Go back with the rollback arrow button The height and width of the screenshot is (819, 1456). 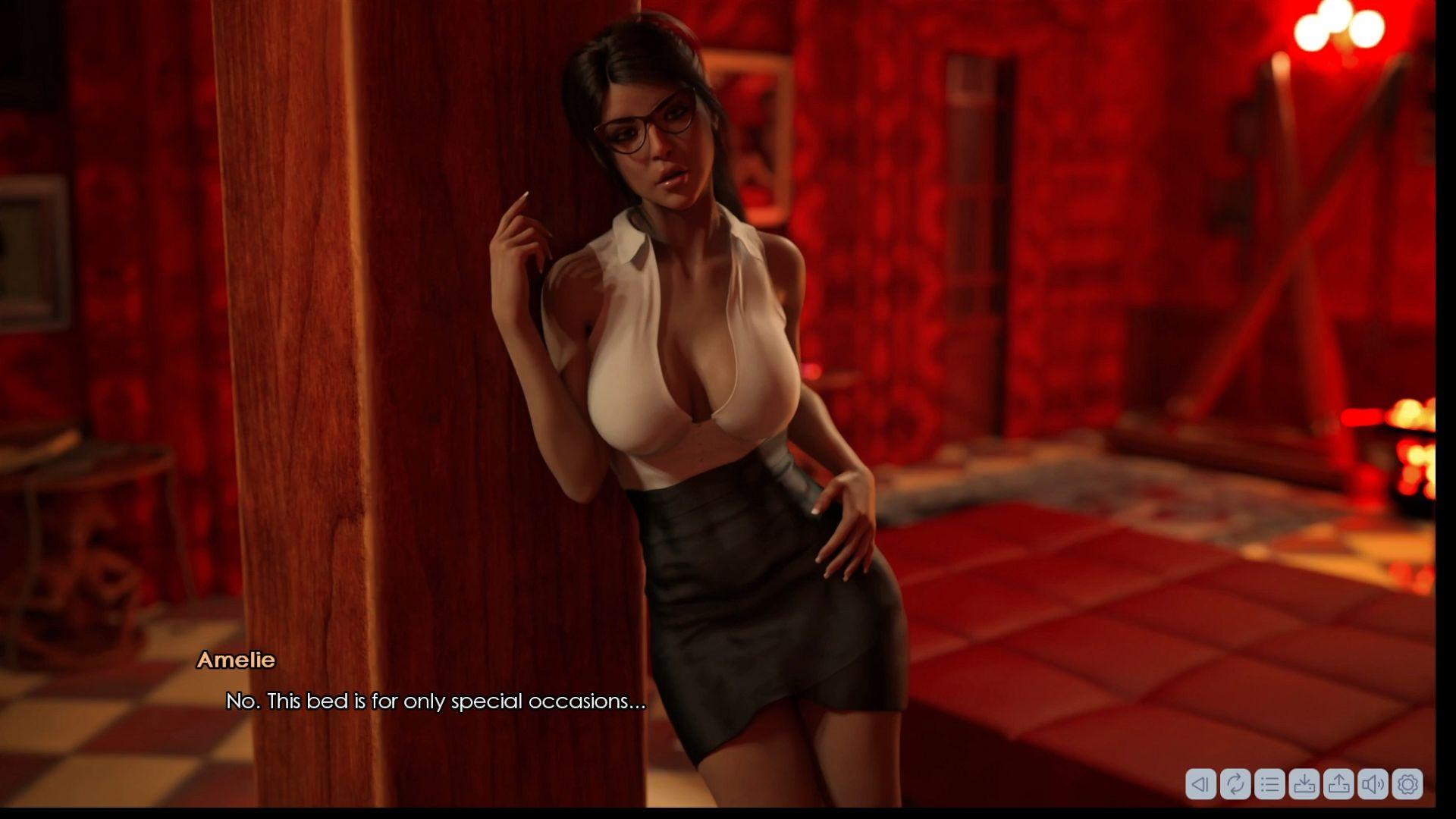[x=1200, y=783]
